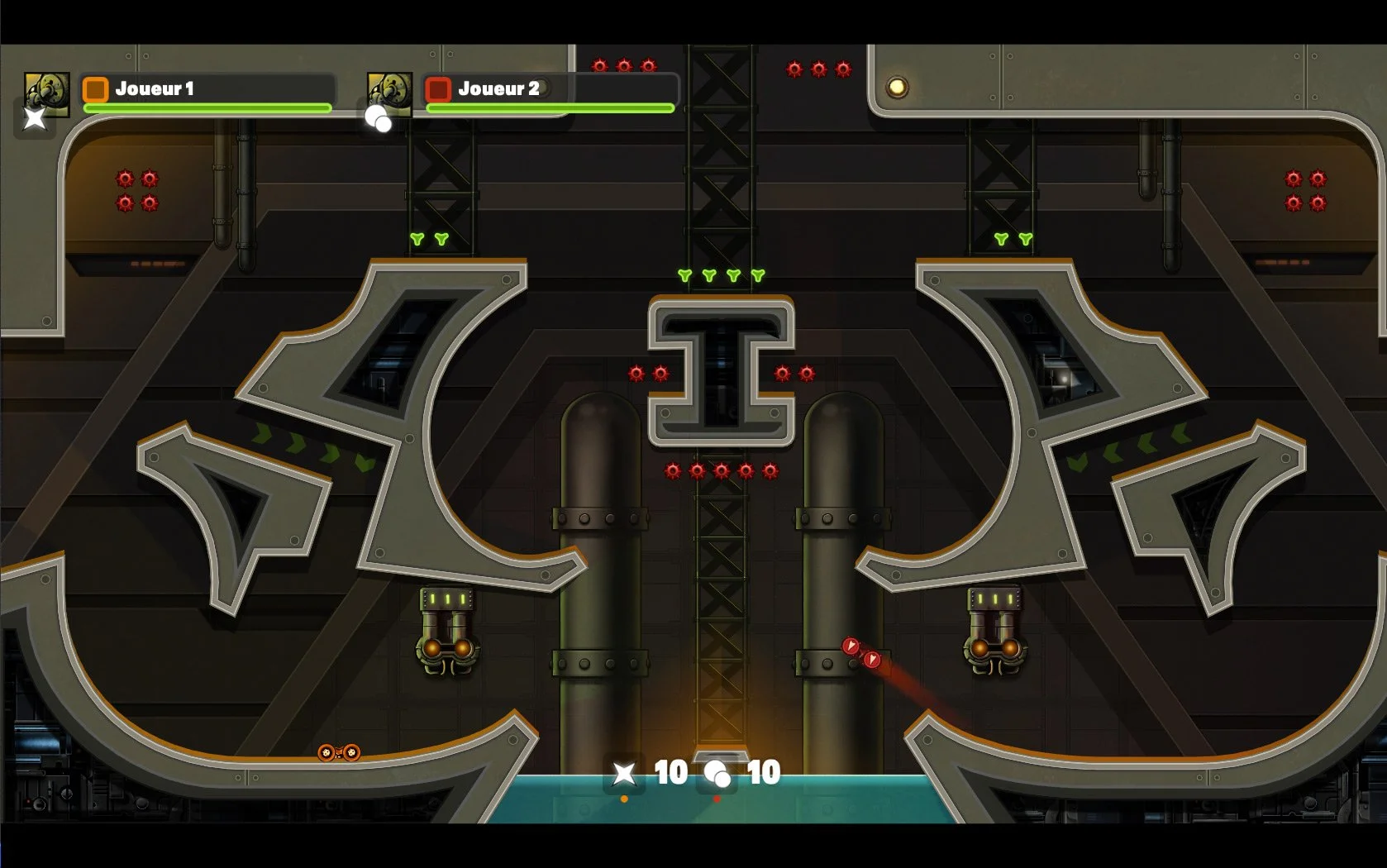The height and width of the screenshot is (868, 1387).
Task: Select the Joueur 1 name panel
Action: click(208, 88)
